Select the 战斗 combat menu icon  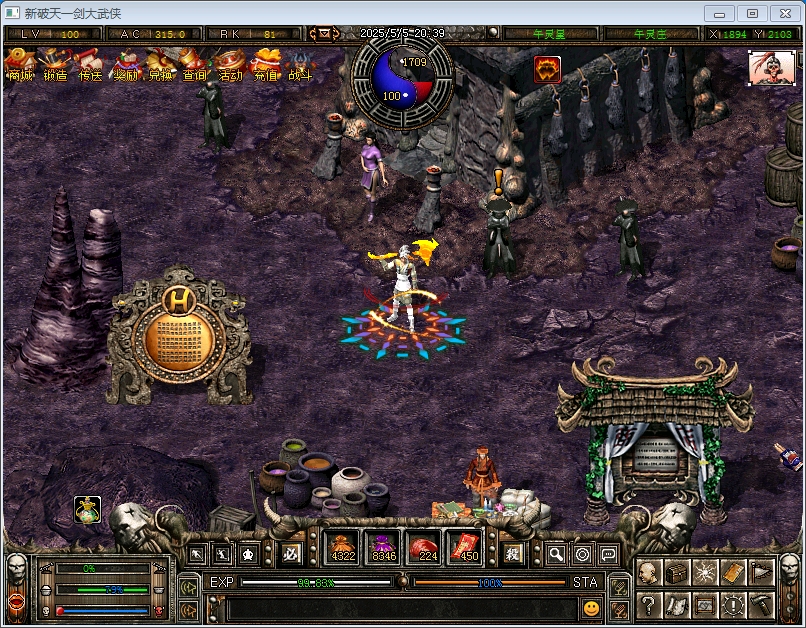pos(300,65)
